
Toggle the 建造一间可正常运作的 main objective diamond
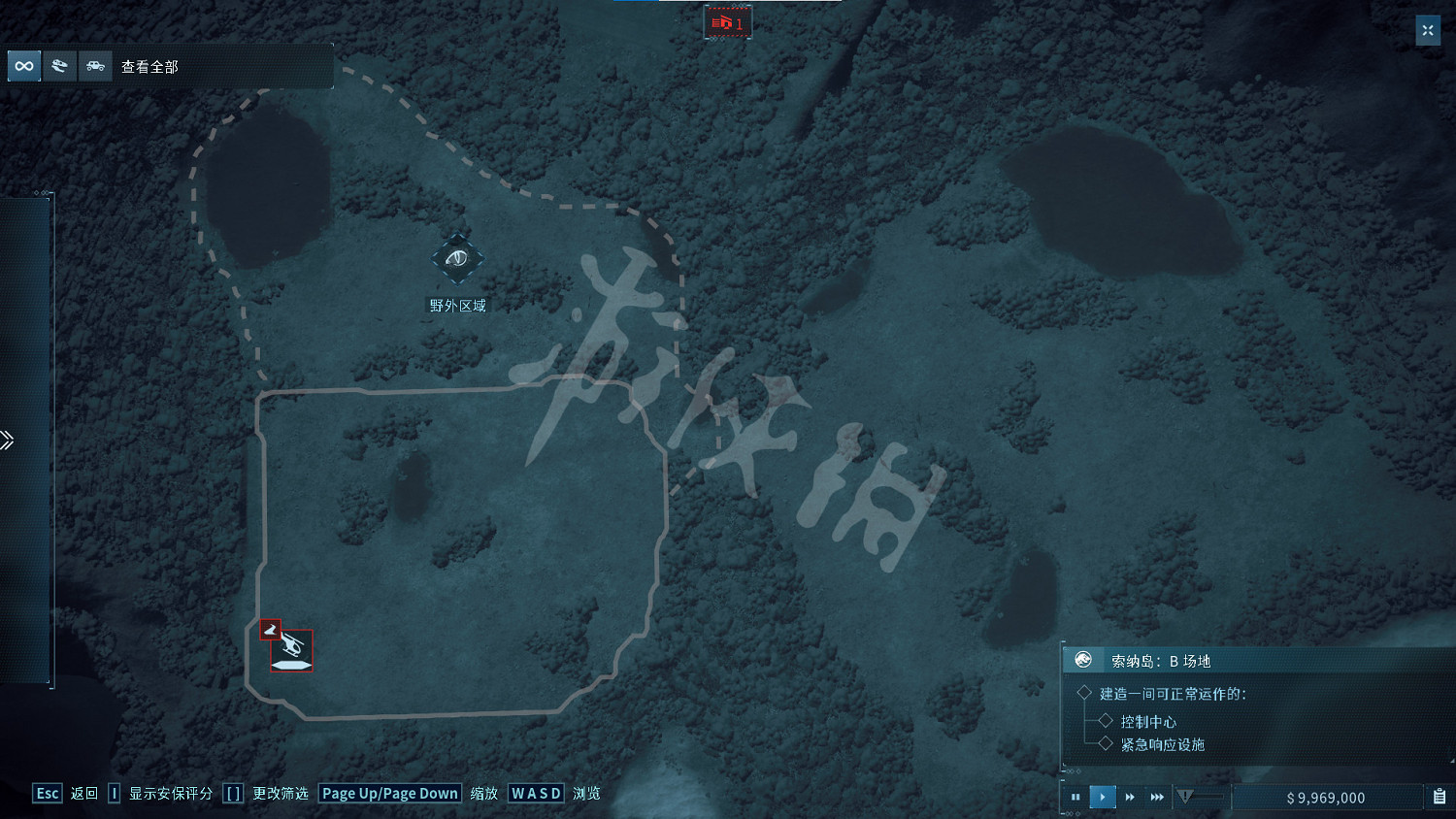tap(1084, 693)
